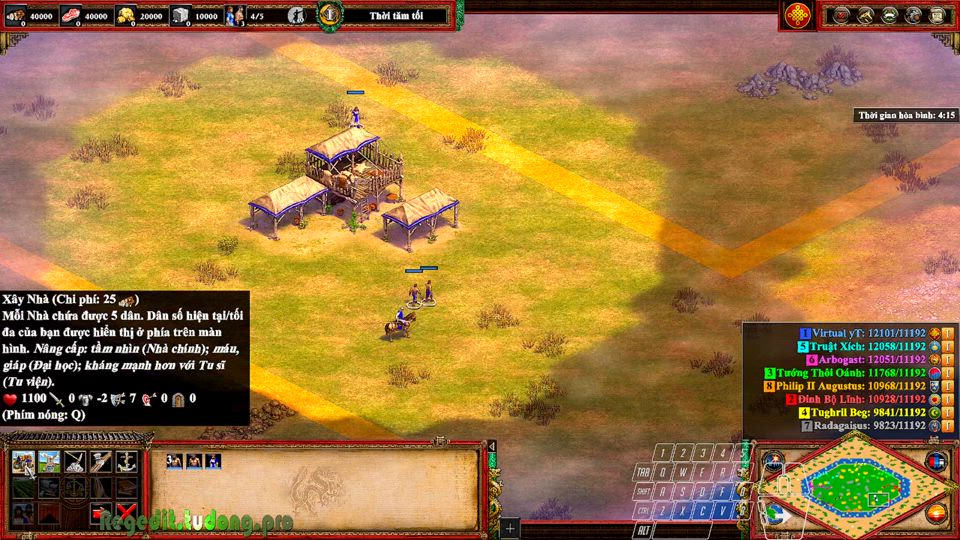Select the build House command icon
The height and width of the screenshot is (540, 960).
(x=22, y=462)
